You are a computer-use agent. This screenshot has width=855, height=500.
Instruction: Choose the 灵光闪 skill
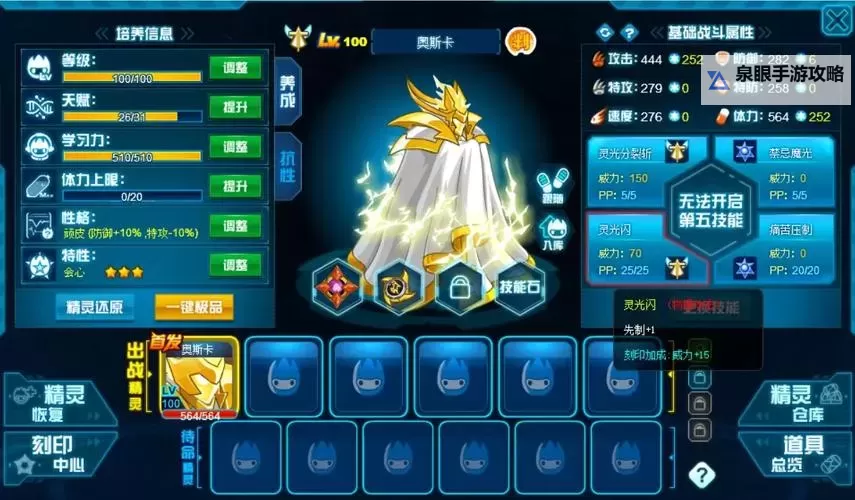(646, 248)
